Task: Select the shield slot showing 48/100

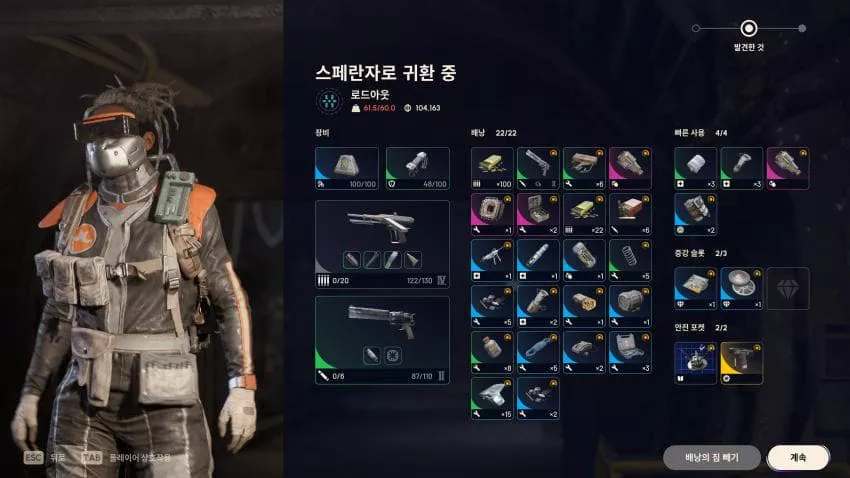Action: click(x=417, y=168)
